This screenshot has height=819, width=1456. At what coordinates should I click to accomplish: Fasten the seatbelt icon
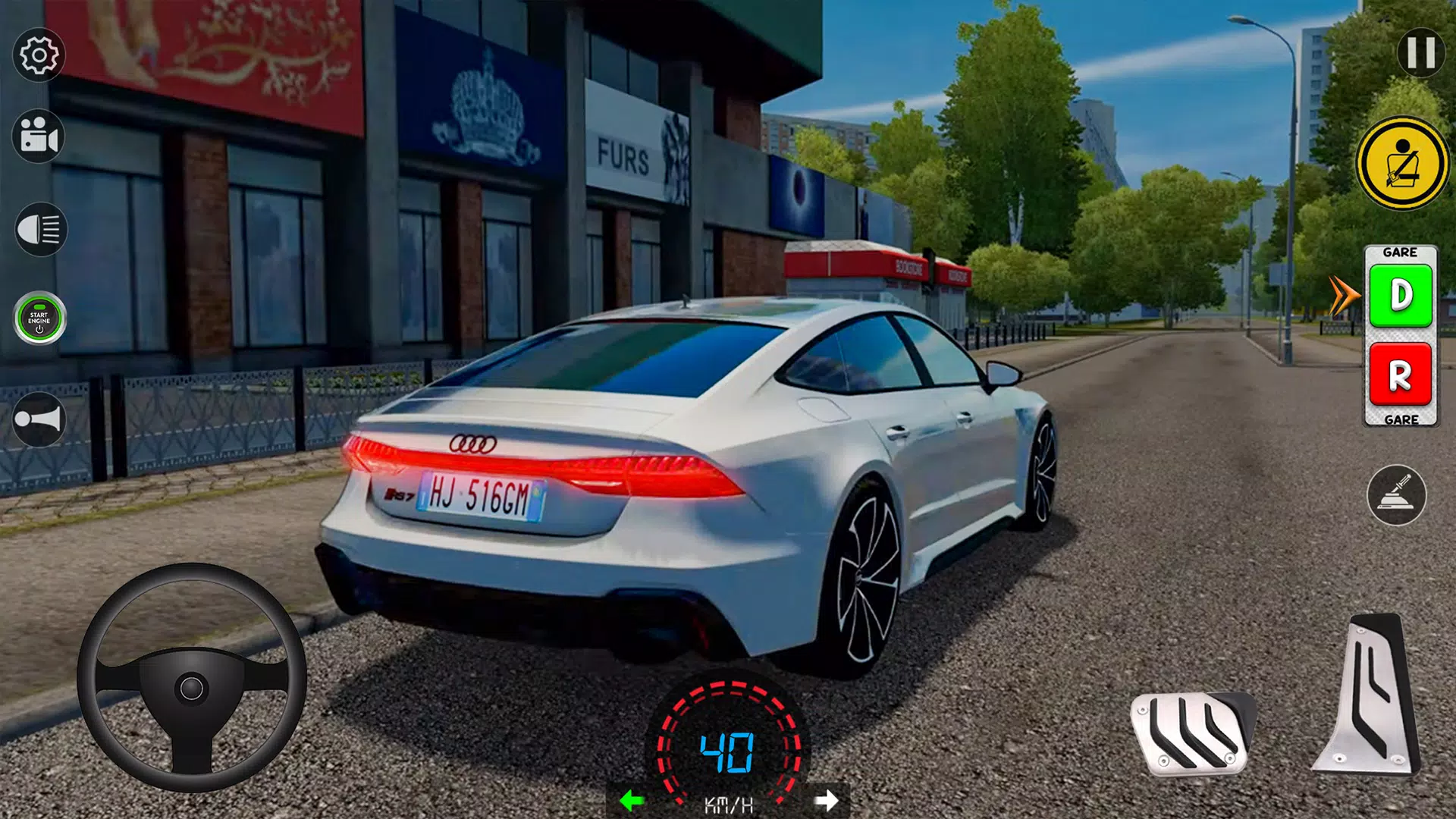1401,163
